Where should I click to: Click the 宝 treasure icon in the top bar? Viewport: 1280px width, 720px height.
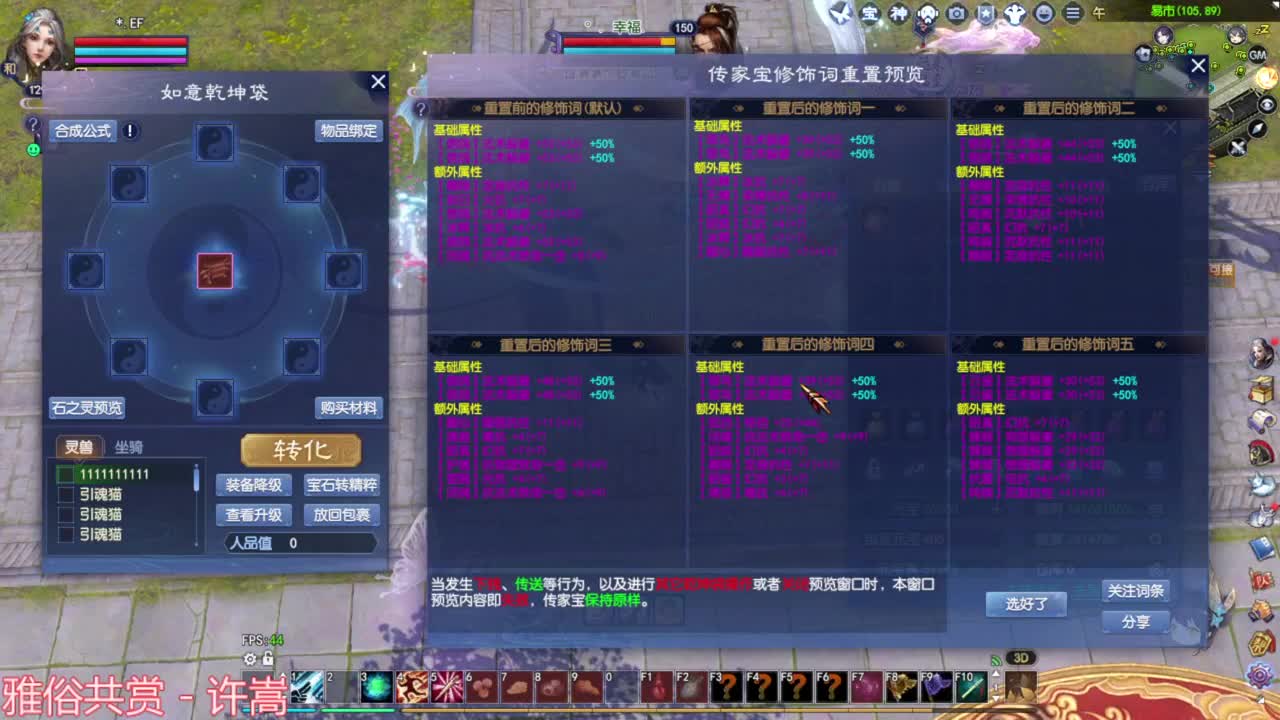[x=869, y=13]
